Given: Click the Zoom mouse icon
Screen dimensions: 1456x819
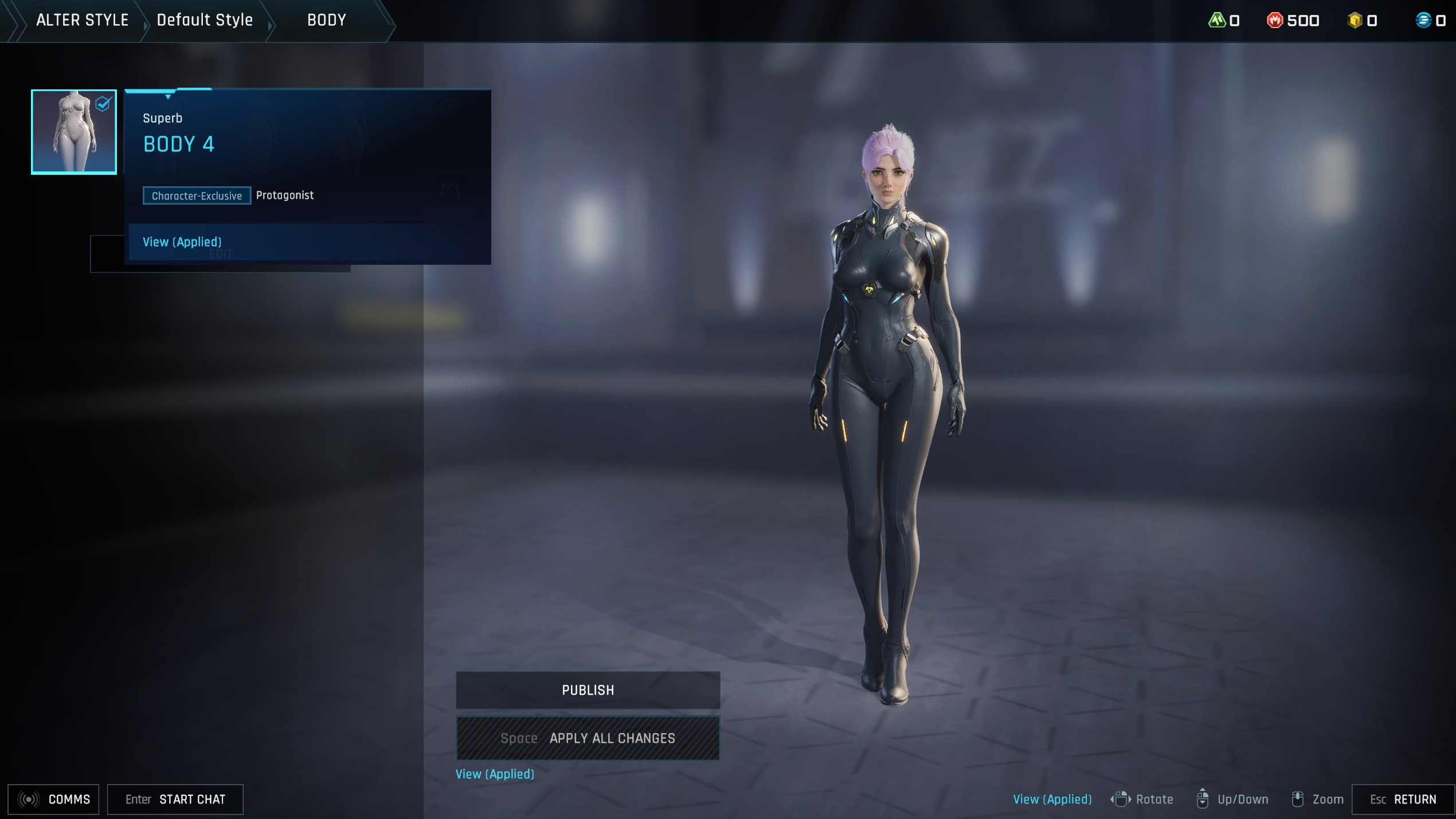Looking at the screenshot, I should [1298, 799].
